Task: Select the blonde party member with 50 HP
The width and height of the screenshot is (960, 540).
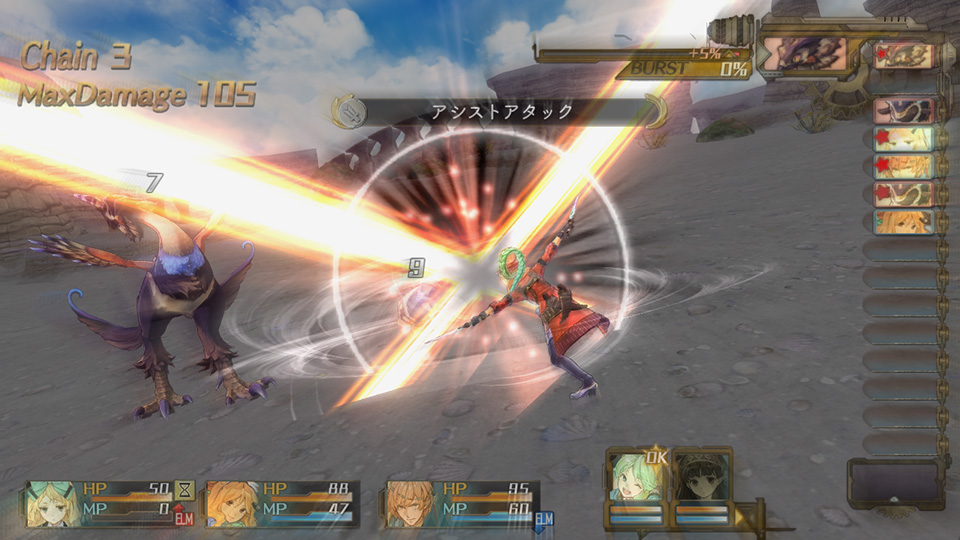Action: 52,503
